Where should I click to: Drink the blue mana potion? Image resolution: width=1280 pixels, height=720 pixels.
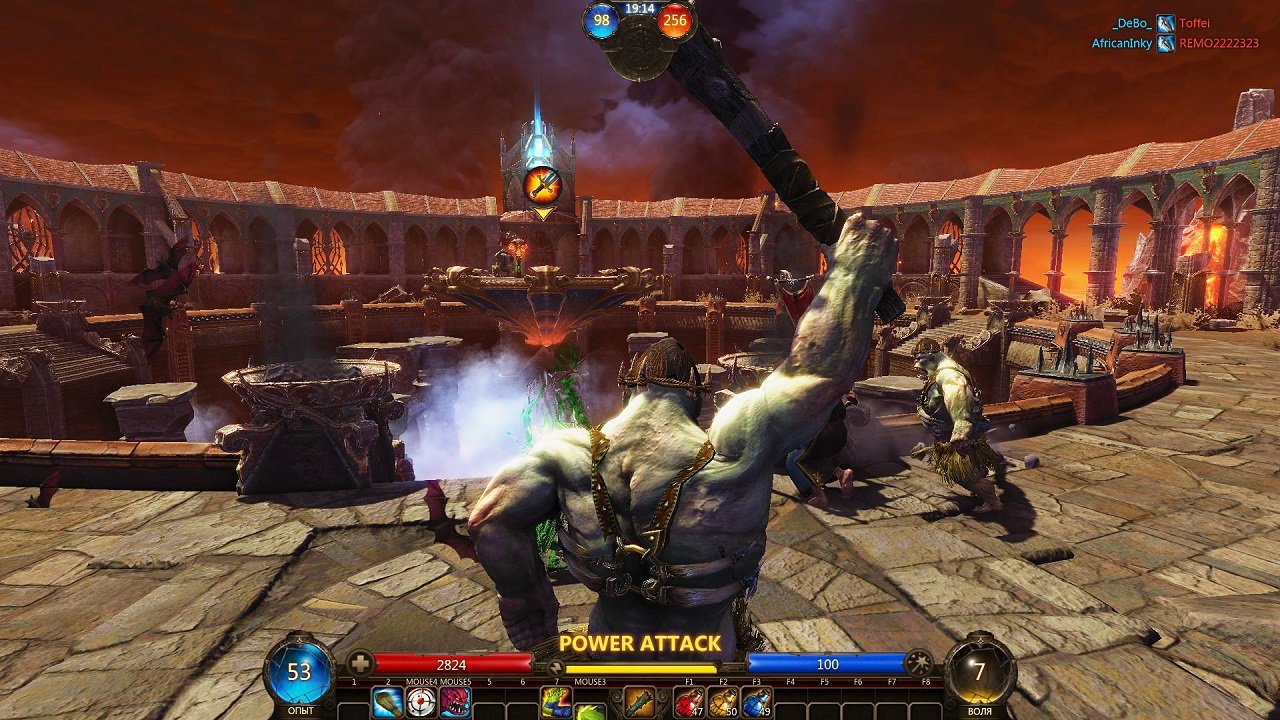point(757,703)
